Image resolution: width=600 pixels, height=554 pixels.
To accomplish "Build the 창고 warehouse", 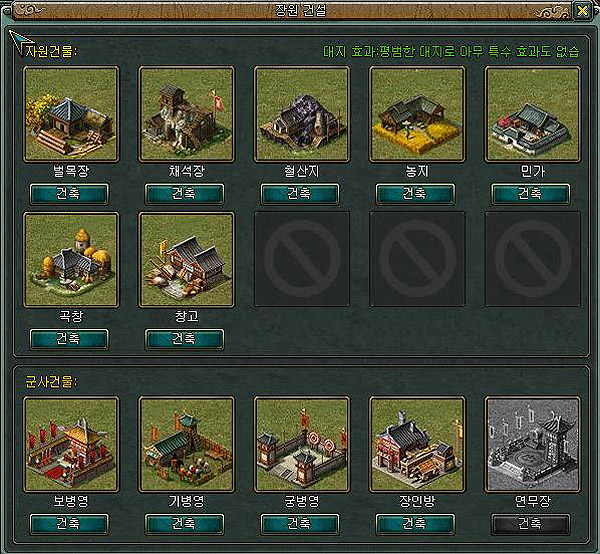I will 184,339.
